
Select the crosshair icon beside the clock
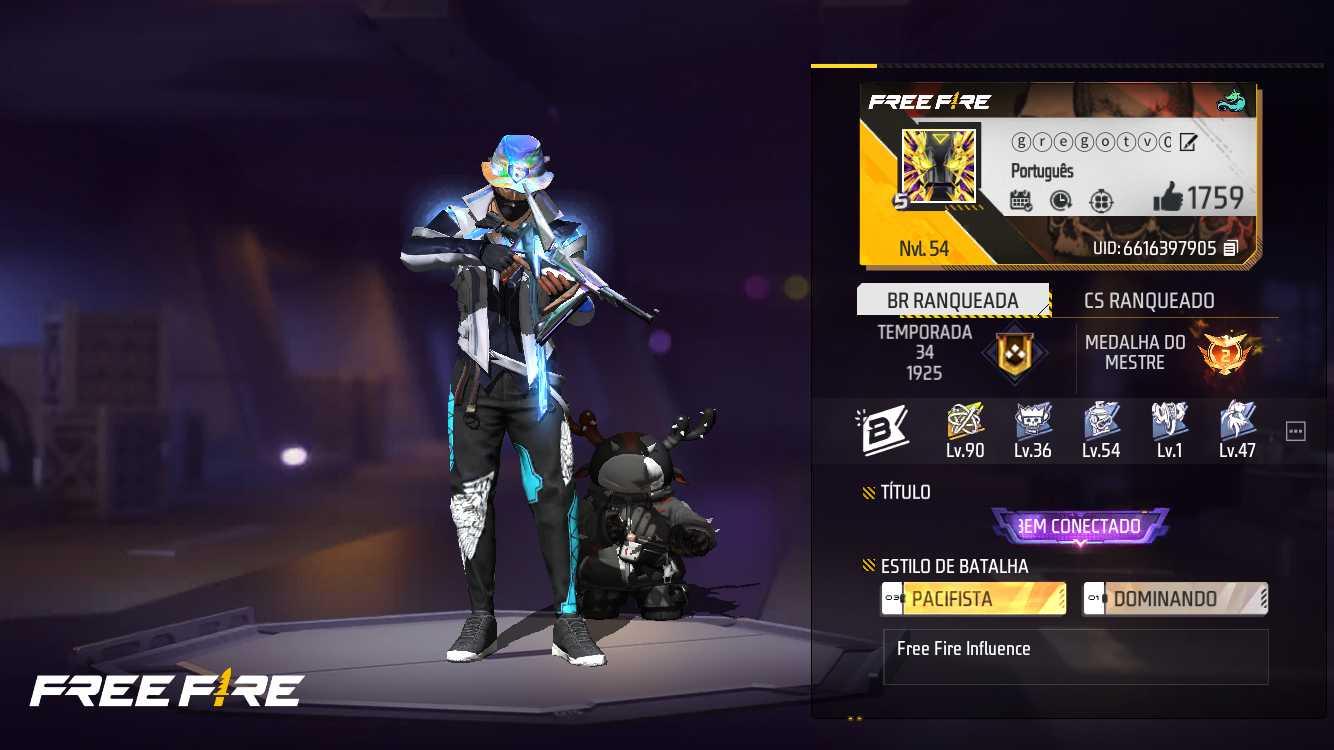[1100, 201]
